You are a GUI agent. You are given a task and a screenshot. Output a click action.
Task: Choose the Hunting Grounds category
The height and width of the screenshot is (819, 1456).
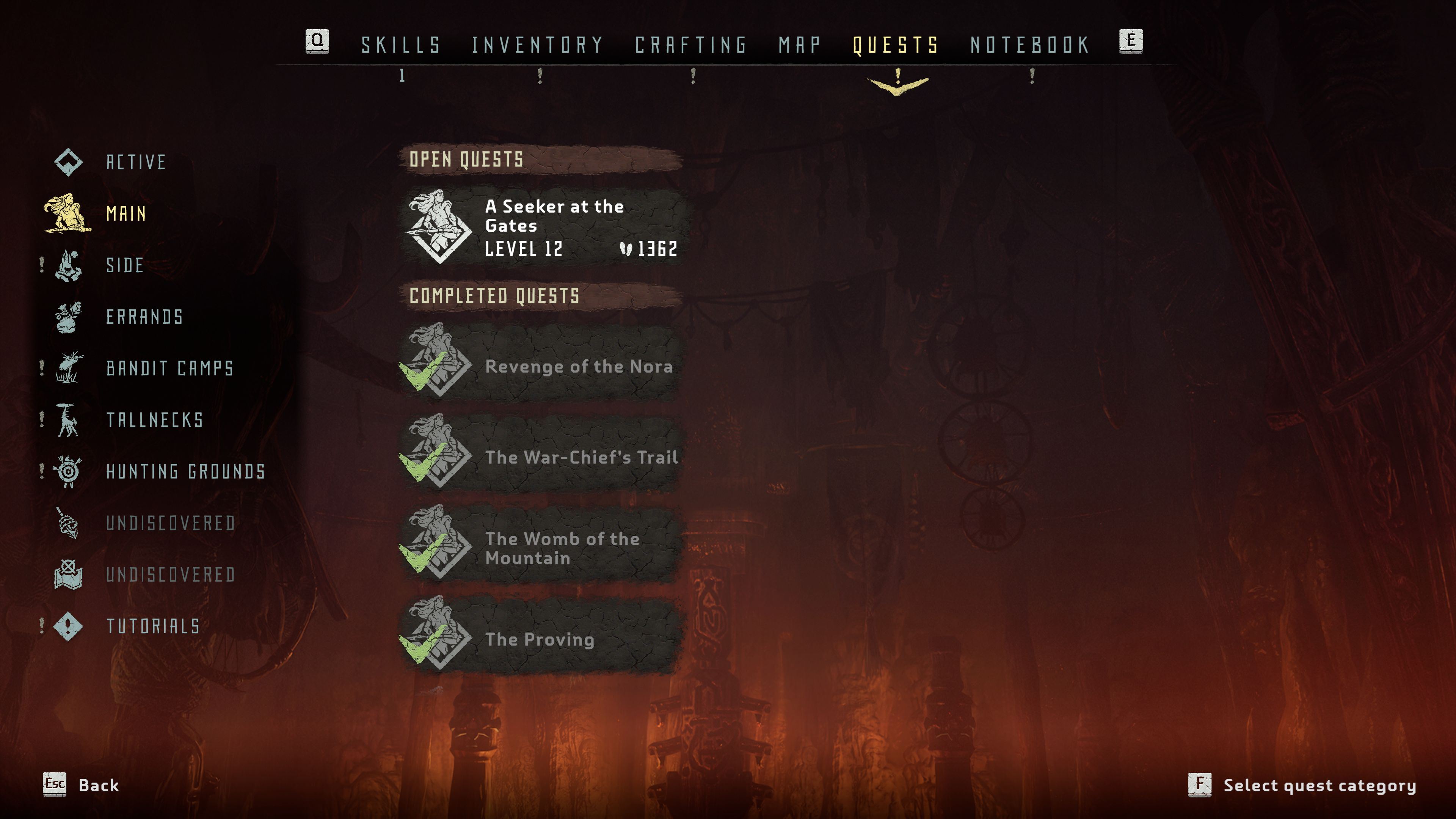pos(185,471)
